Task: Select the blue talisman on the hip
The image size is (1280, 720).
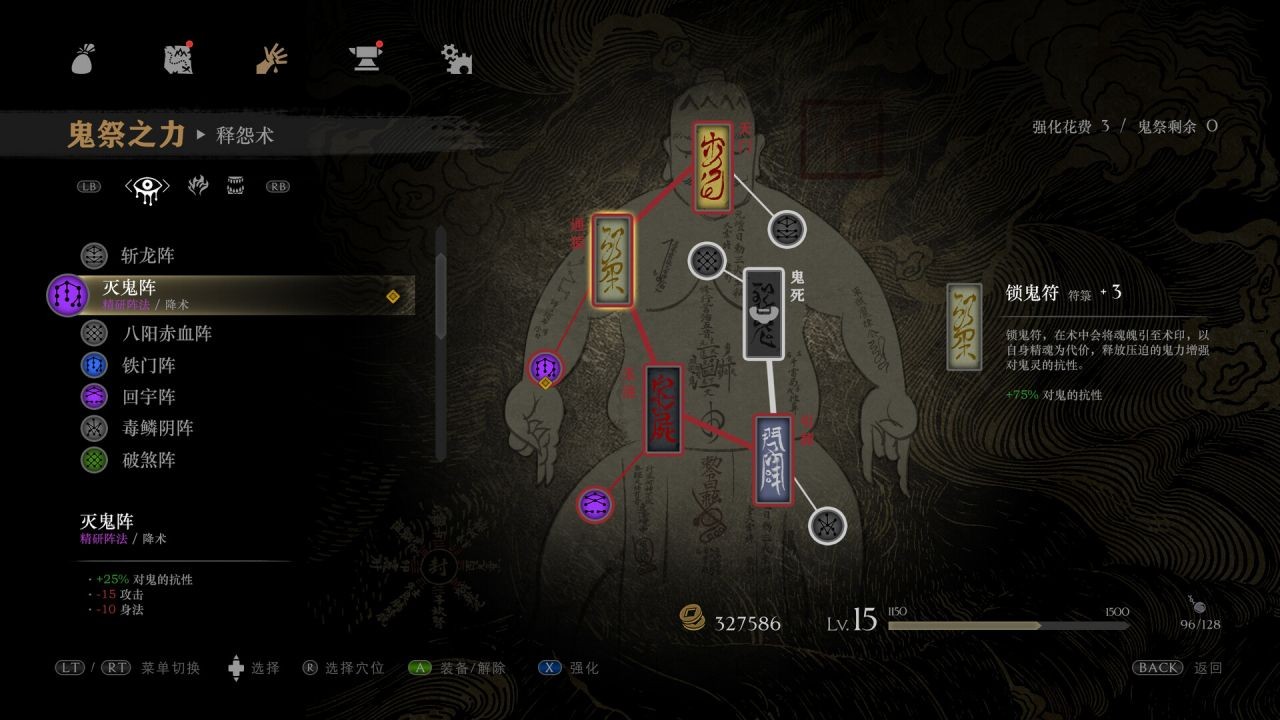Action: tap(773, 461)
